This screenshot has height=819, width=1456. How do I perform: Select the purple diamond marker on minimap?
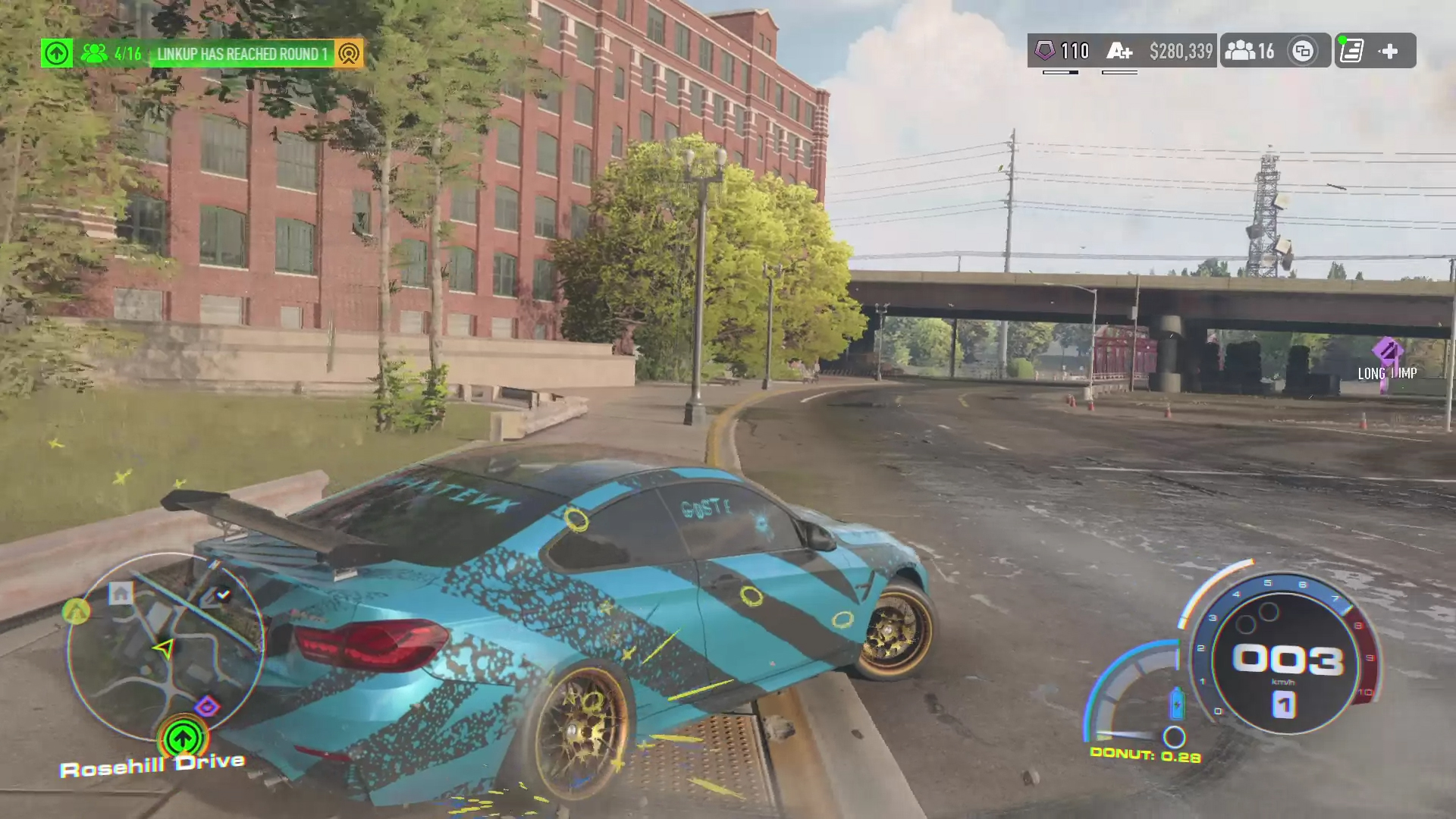207,708
